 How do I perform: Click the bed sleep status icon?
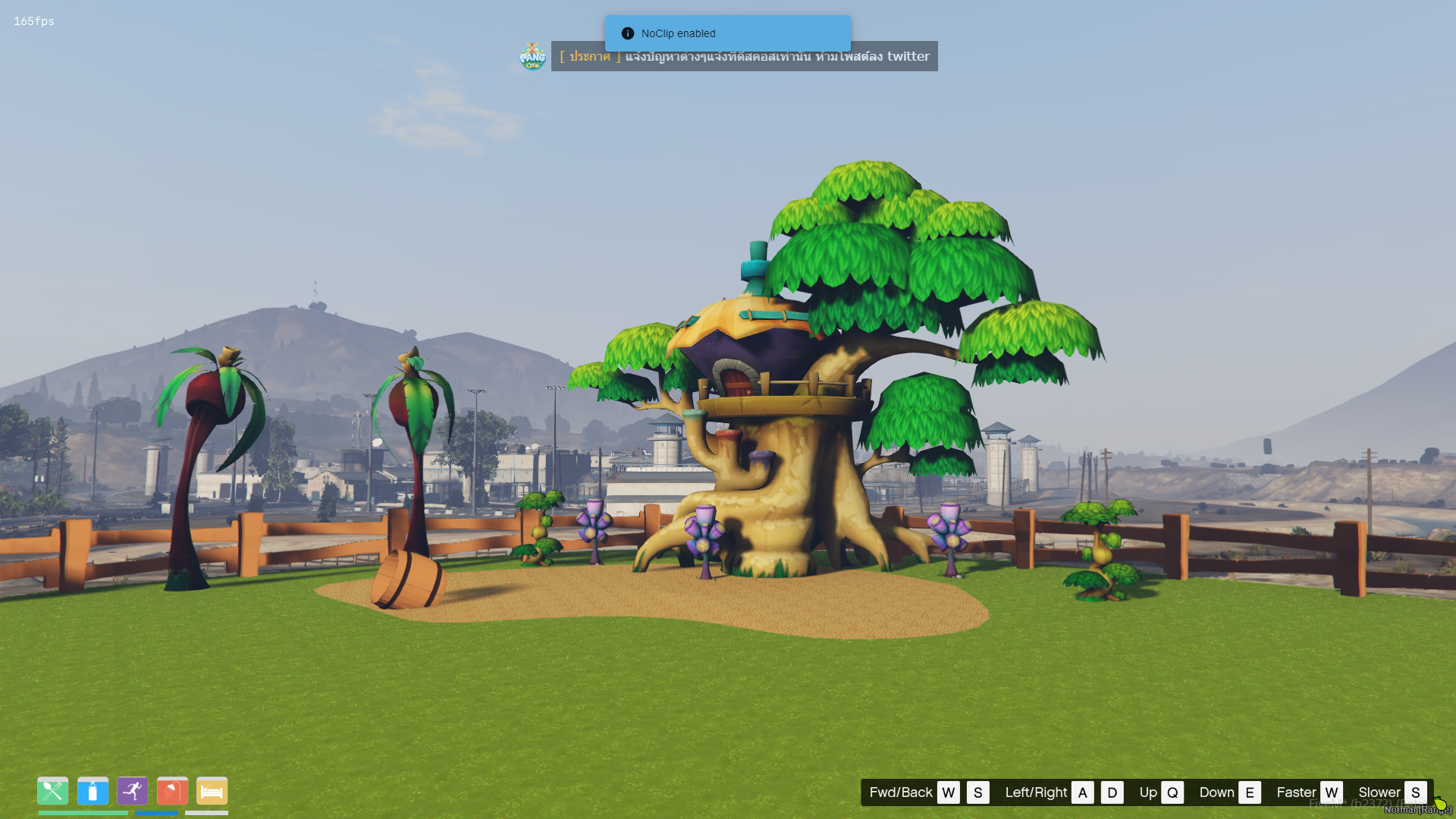[212, 791]
